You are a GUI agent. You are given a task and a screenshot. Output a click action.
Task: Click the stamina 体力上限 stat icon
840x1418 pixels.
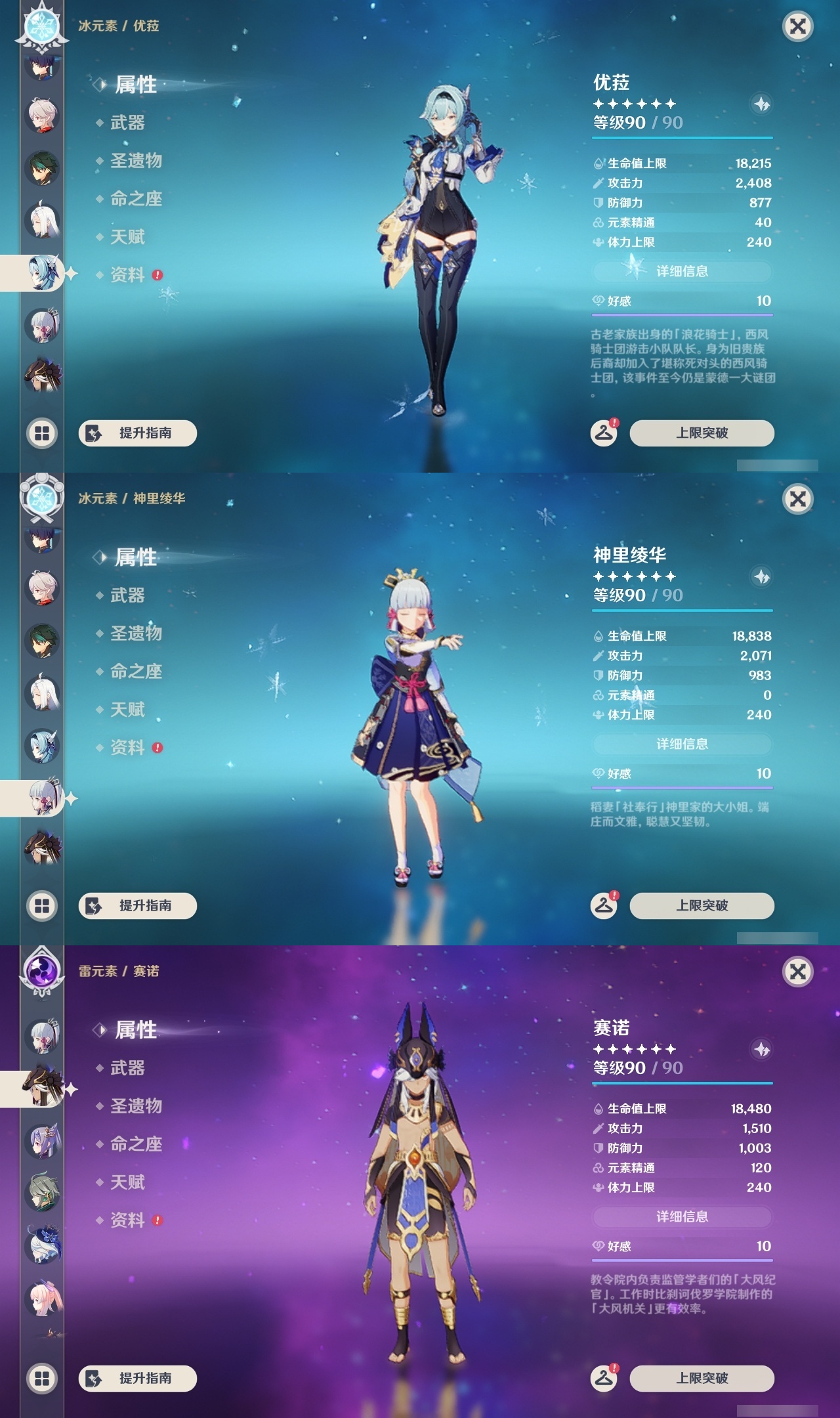[x=598, y=242]
